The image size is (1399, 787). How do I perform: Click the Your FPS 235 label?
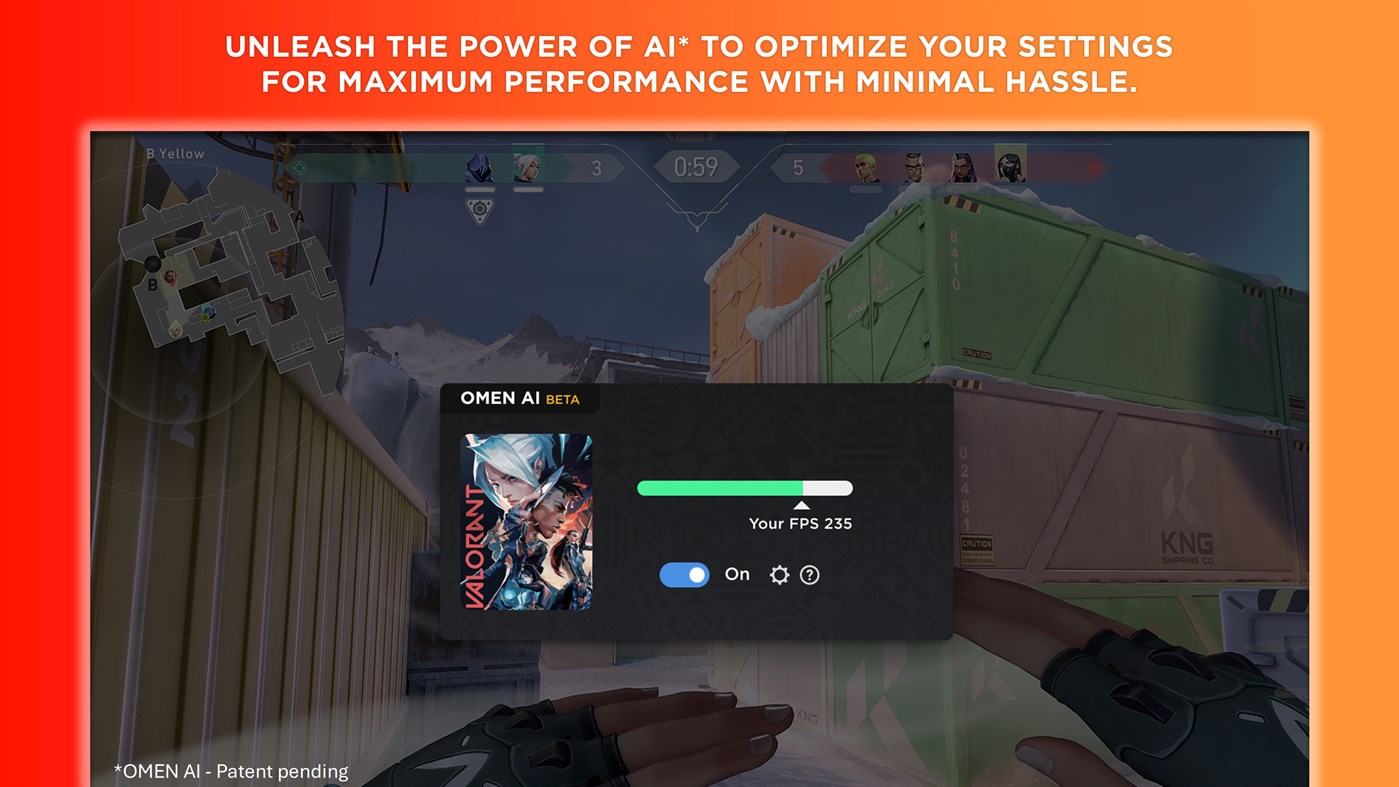pos(800,523)
